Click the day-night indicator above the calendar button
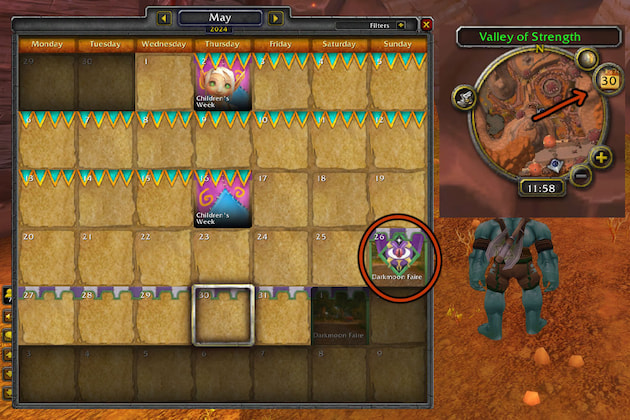630x420 pixels. pos(589,60)
